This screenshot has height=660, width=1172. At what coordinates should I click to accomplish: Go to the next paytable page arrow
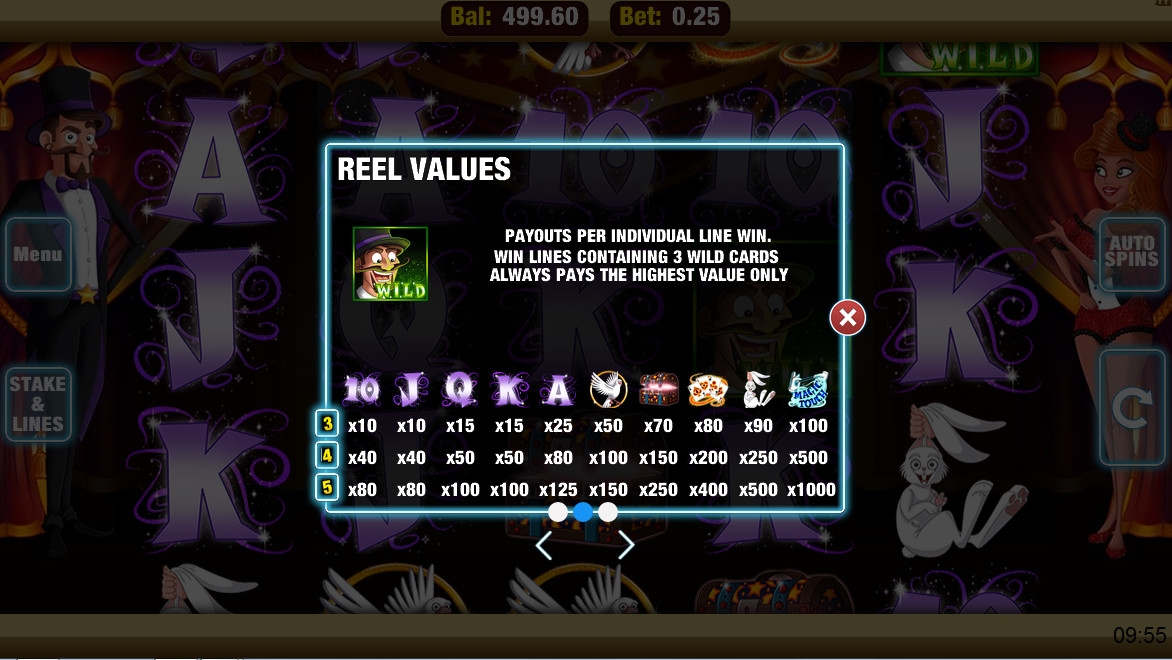(x=626, y=545)
